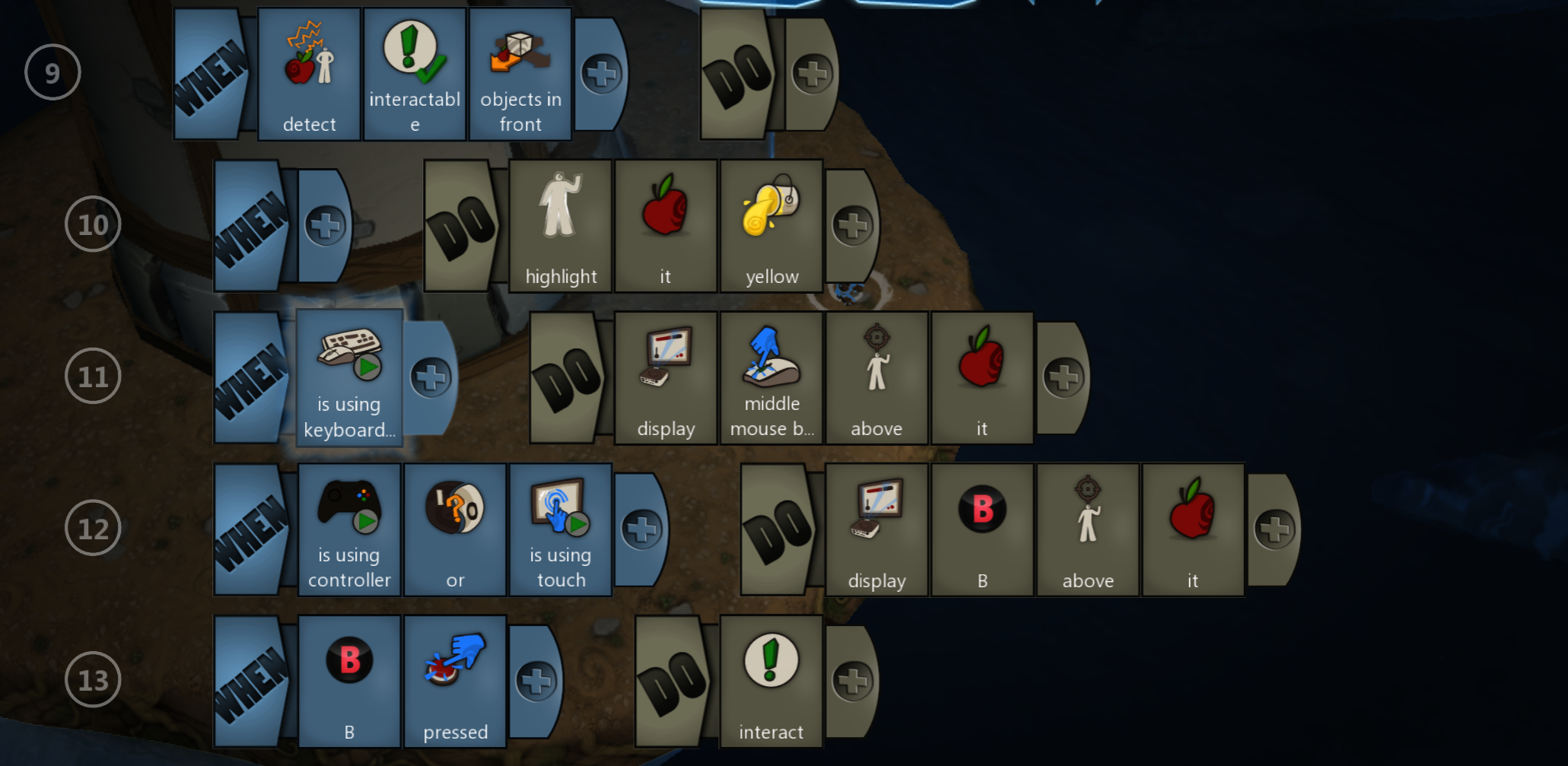
Task: Choose the objects in front tile
Action: (520, 75)
